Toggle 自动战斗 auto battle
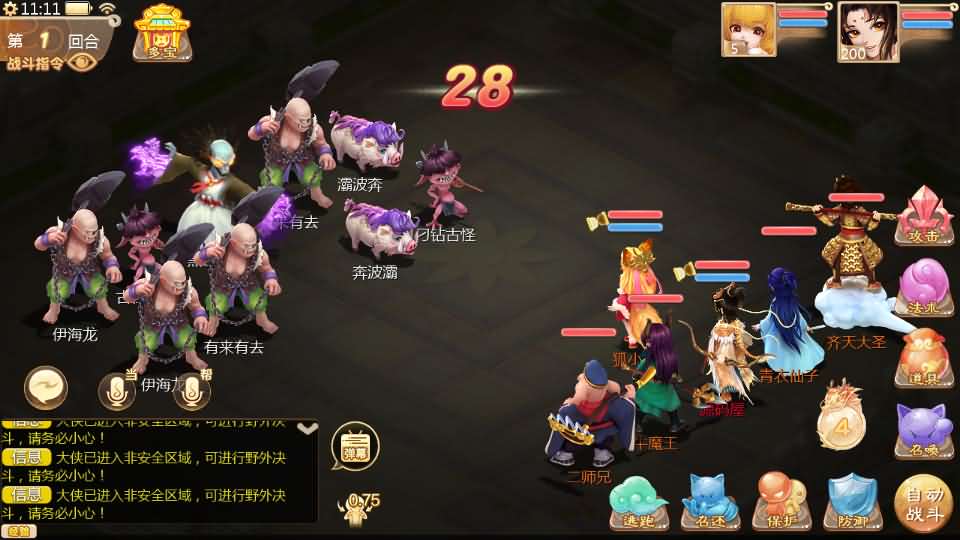Image resolution: width=960 pixels, height=540 pixels. tap(924, 504)
